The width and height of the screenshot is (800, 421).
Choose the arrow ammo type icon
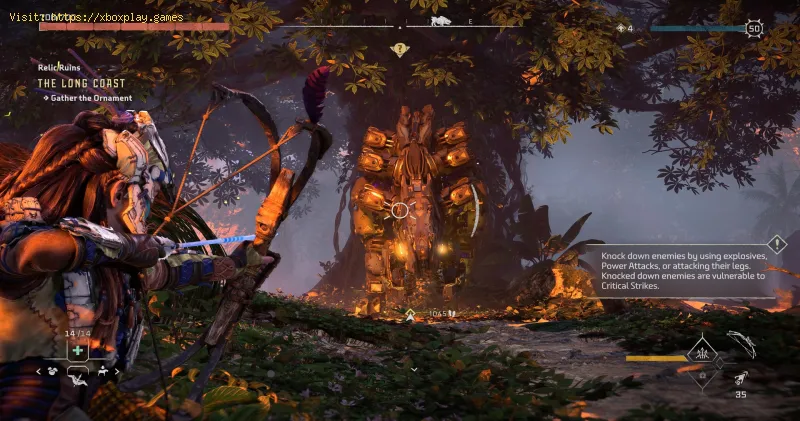(741, 379)
